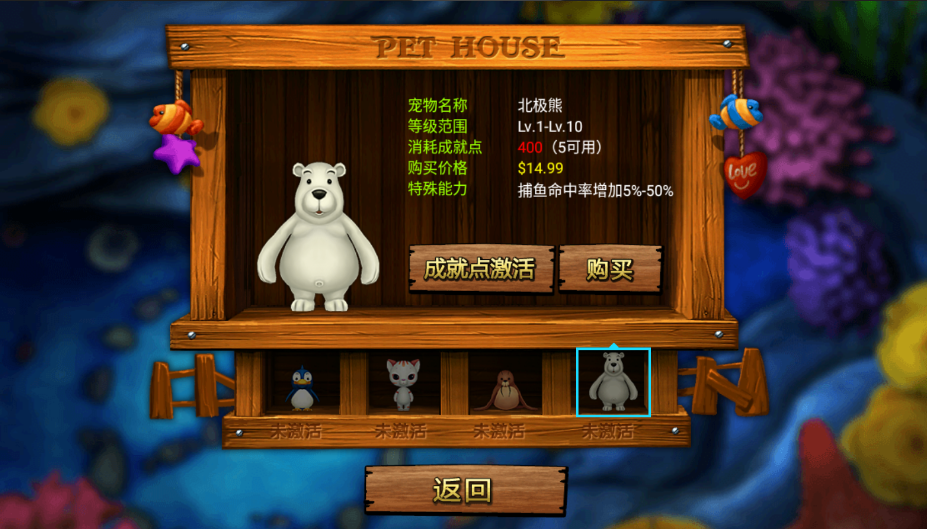Screen dimensions: 927x529
Task: Select the highlighted polar bear thumbnail
Action: 612,382
